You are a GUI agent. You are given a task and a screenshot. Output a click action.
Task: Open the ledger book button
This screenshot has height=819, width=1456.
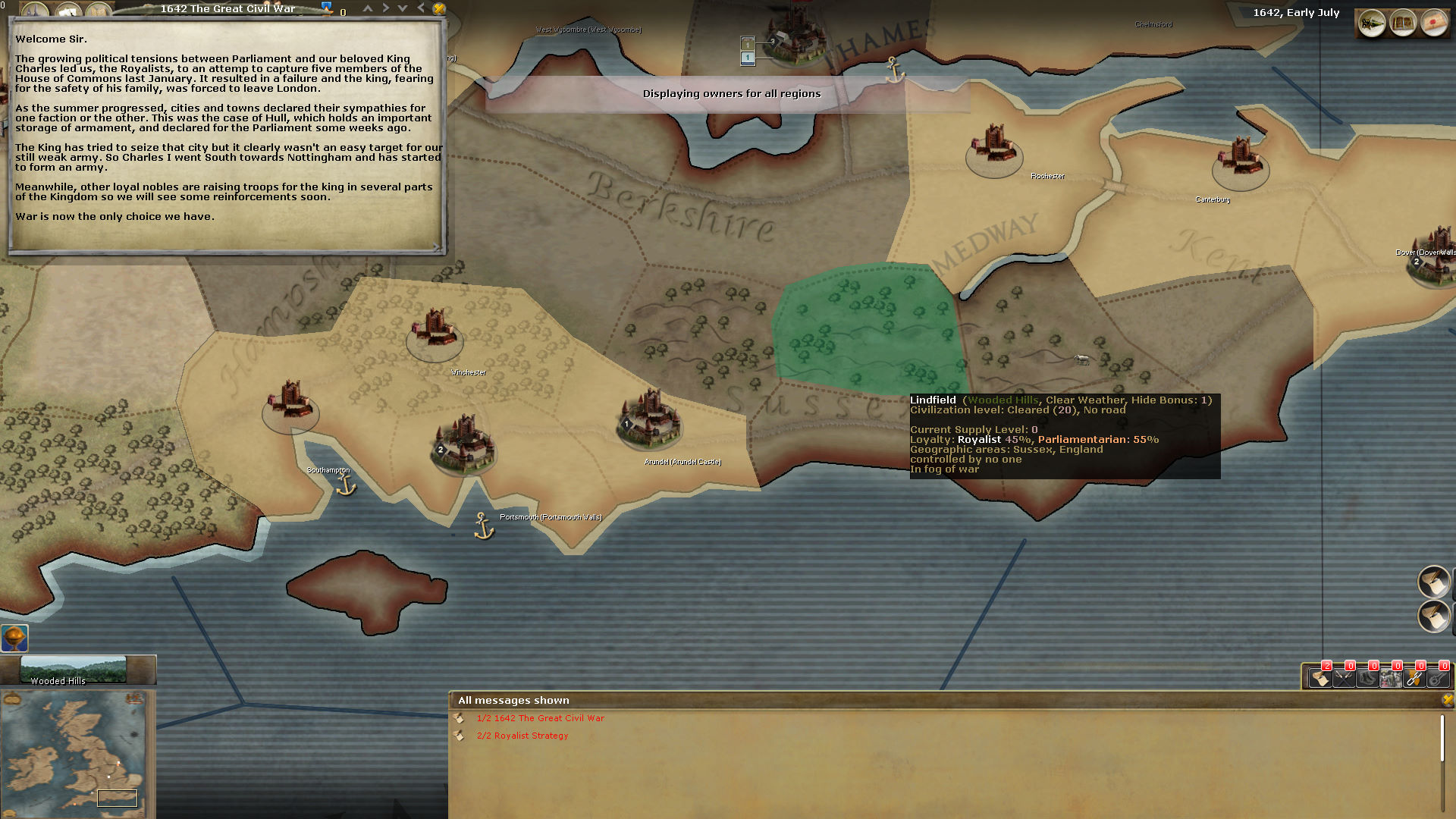(1403, 24)
